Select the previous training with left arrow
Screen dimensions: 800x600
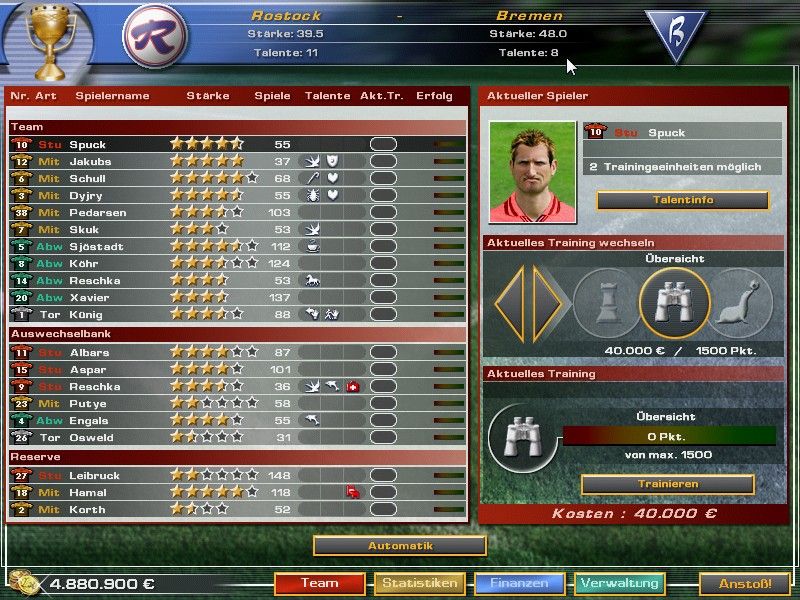pos(511,303)
